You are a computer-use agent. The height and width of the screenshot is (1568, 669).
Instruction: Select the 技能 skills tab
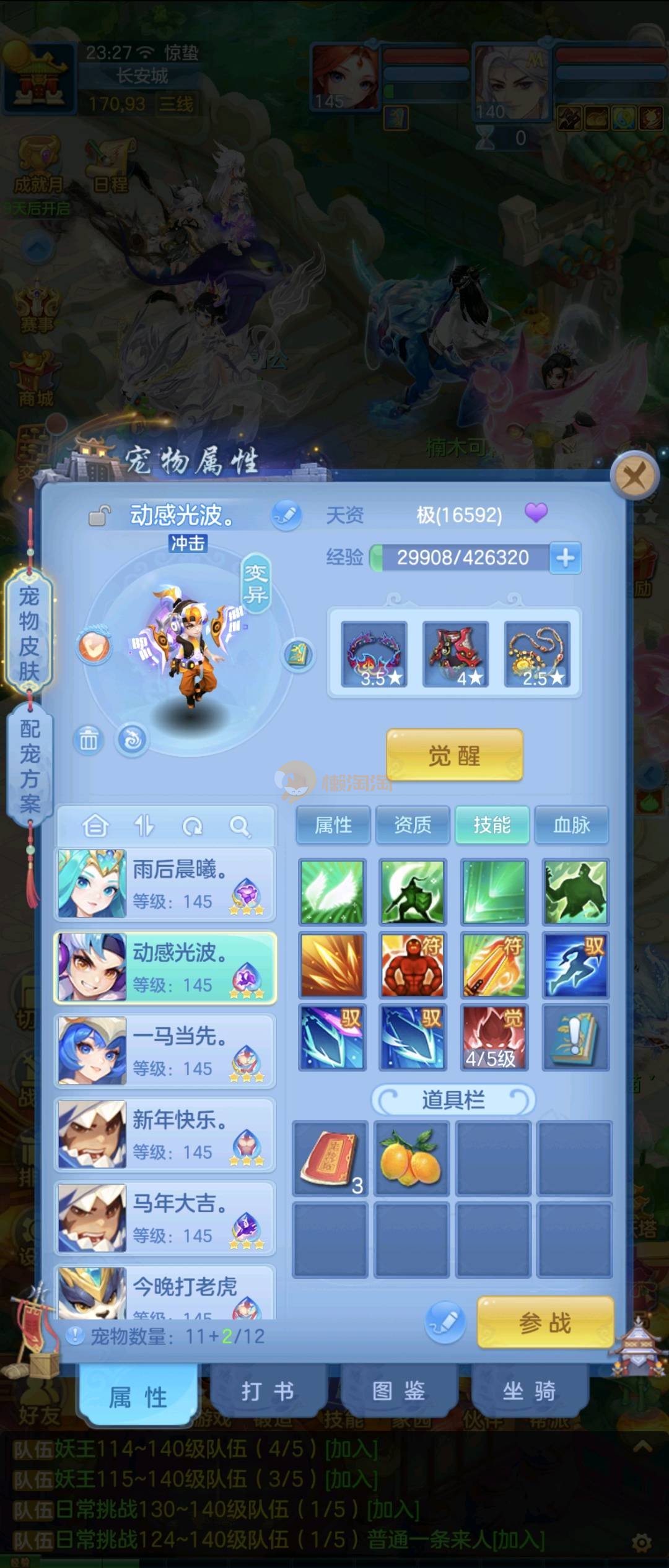492,825
